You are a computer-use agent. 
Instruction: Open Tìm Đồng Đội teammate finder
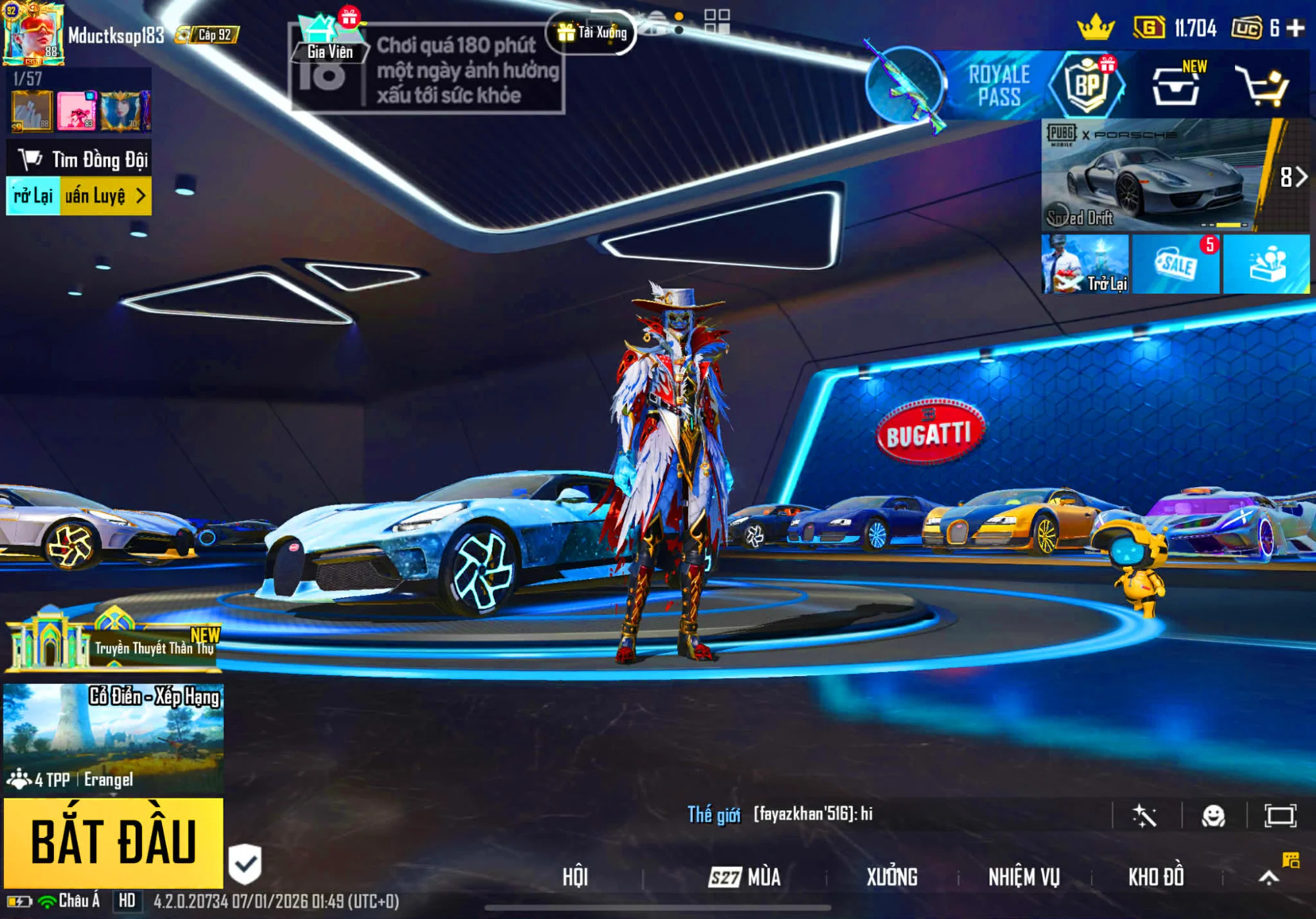click(x=80, y=159)
